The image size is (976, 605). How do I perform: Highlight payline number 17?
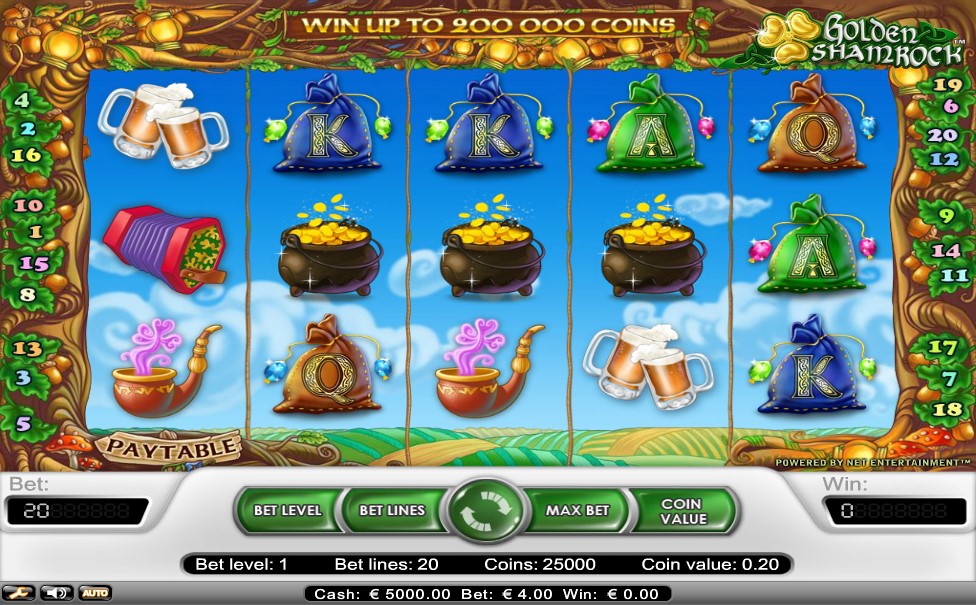[943, 348]
